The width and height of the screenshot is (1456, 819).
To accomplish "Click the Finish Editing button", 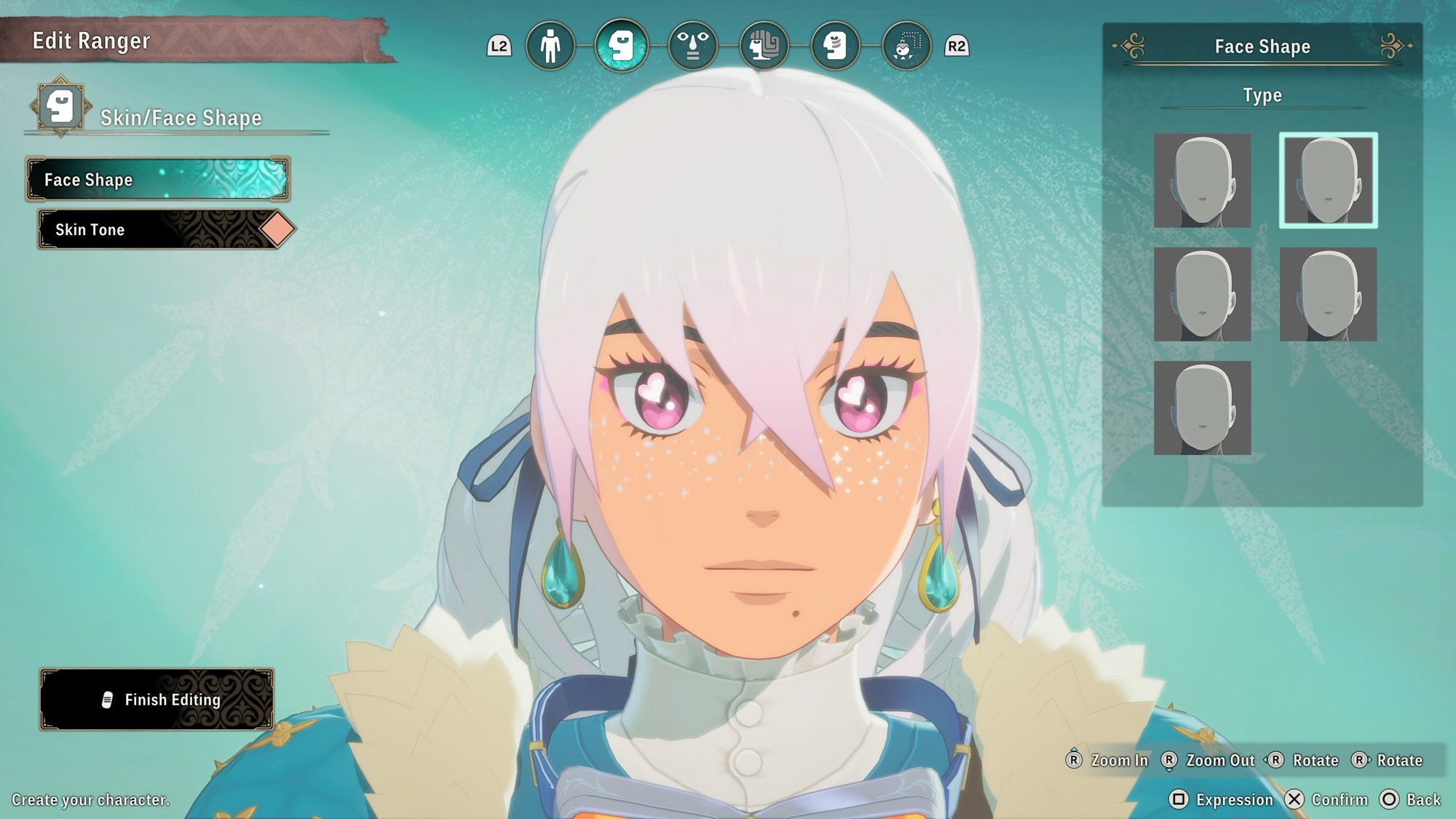I will 157,700.
